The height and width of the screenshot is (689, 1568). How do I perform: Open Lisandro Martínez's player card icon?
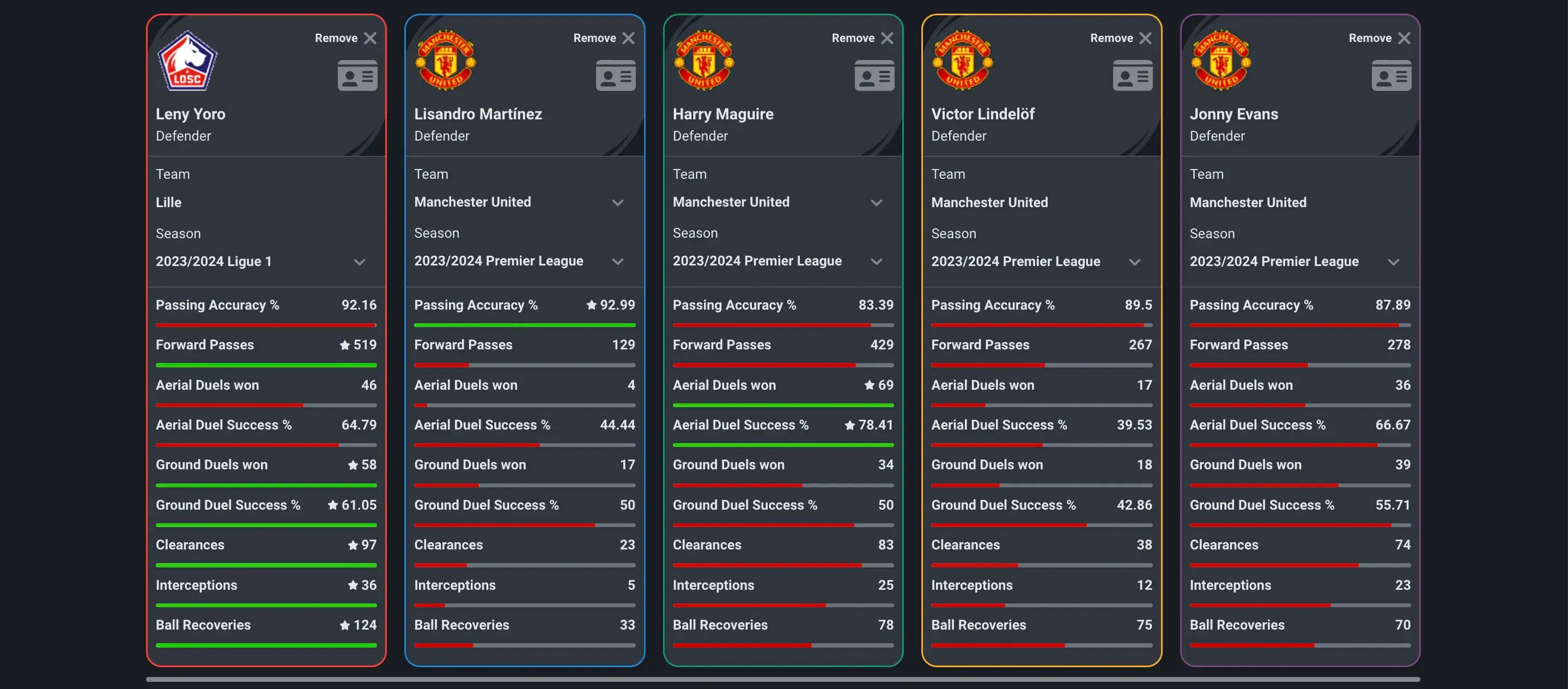[616, 75]
